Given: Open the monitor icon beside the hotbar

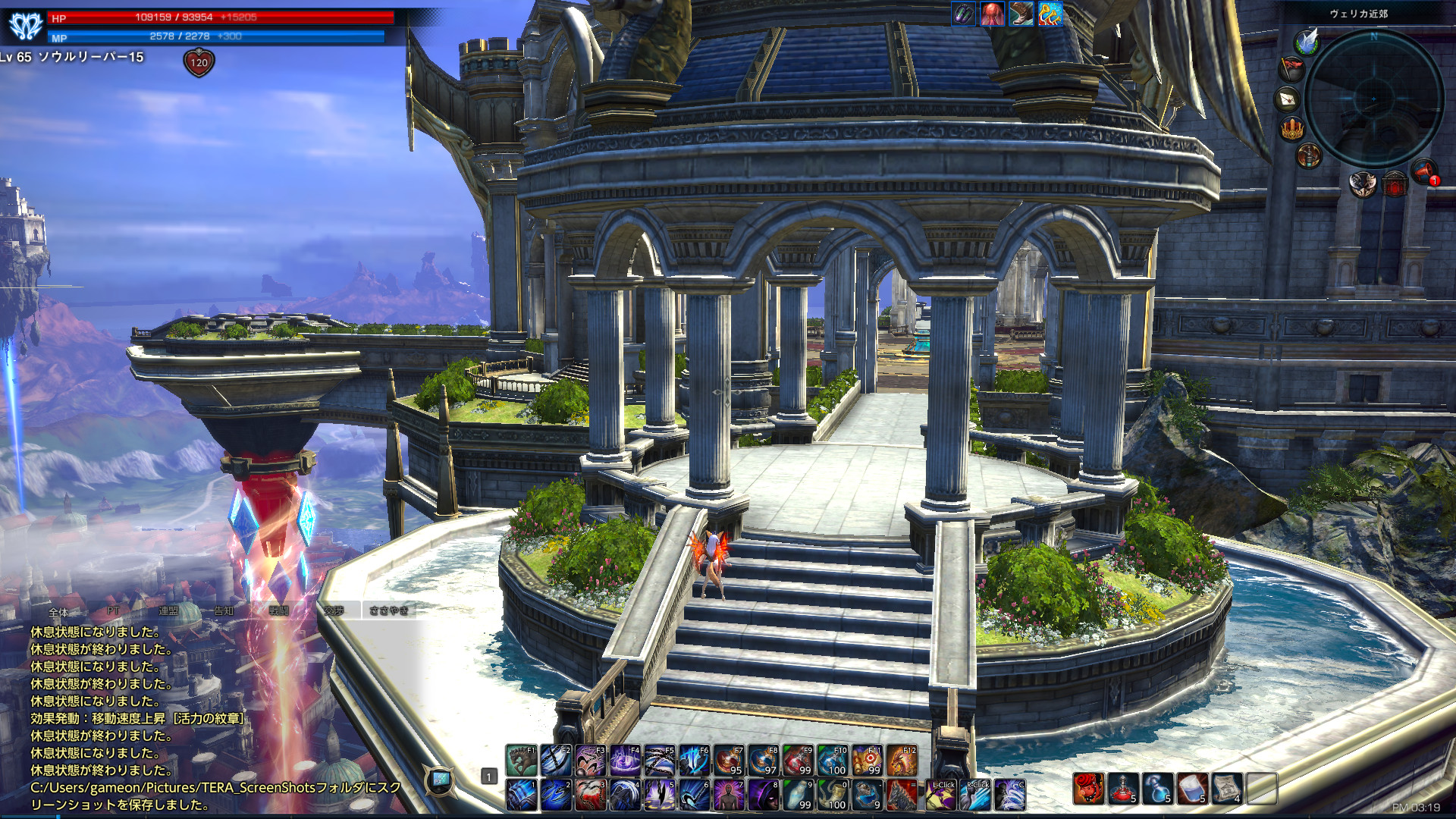Looking at the screenshot, I should click(x=441, y=780).
